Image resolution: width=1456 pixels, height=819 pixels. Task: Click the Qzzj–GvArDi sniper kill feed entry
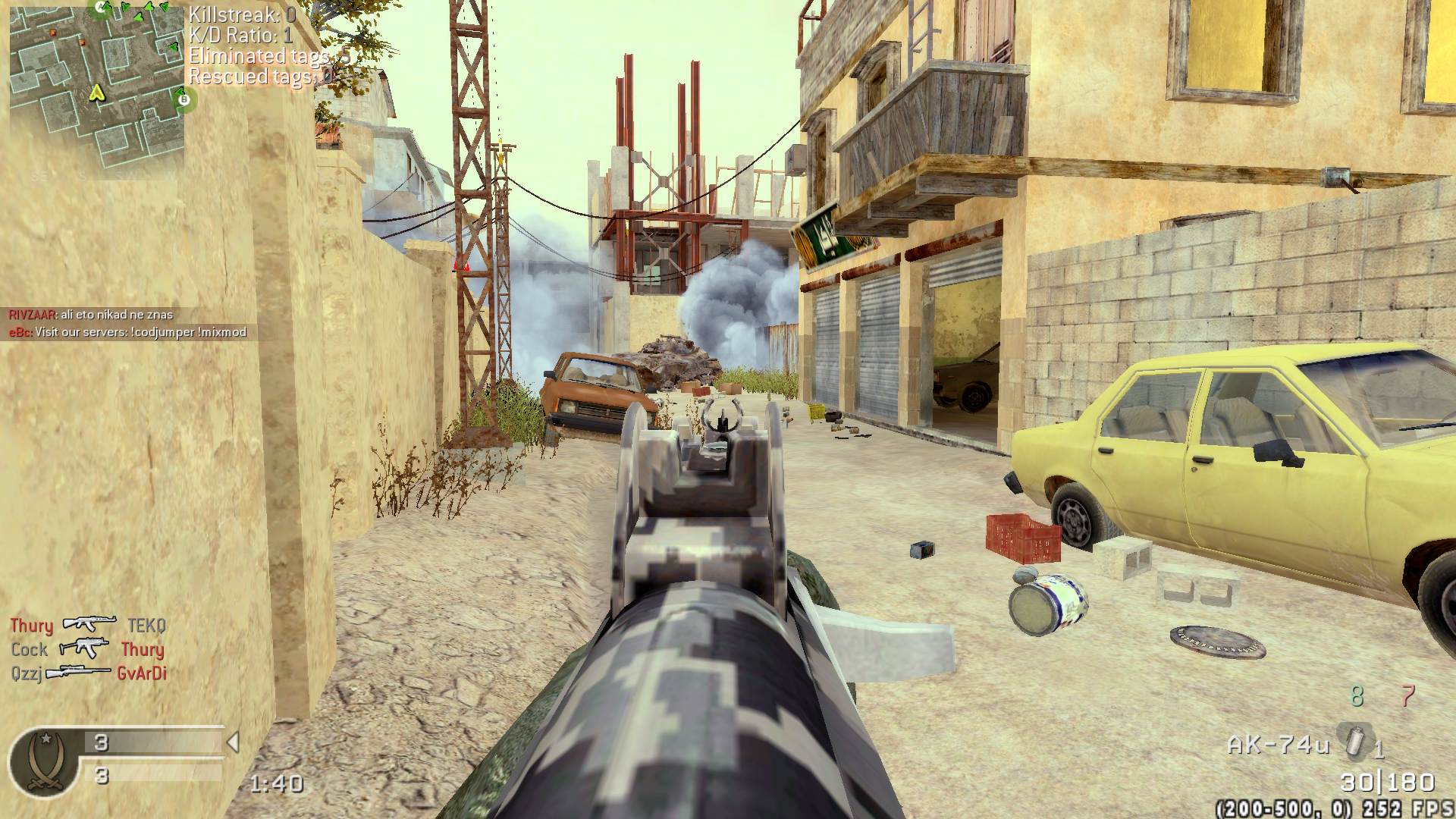(x=88, y=673)
